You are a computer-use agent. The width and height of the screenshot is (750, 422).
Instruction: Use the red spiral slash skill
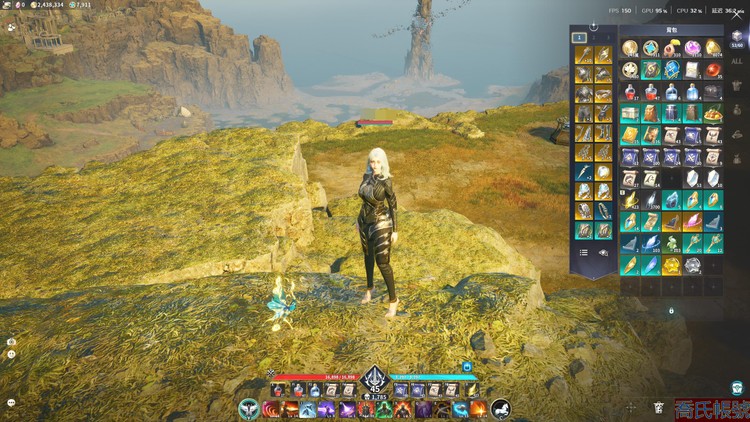pos(270,409)
